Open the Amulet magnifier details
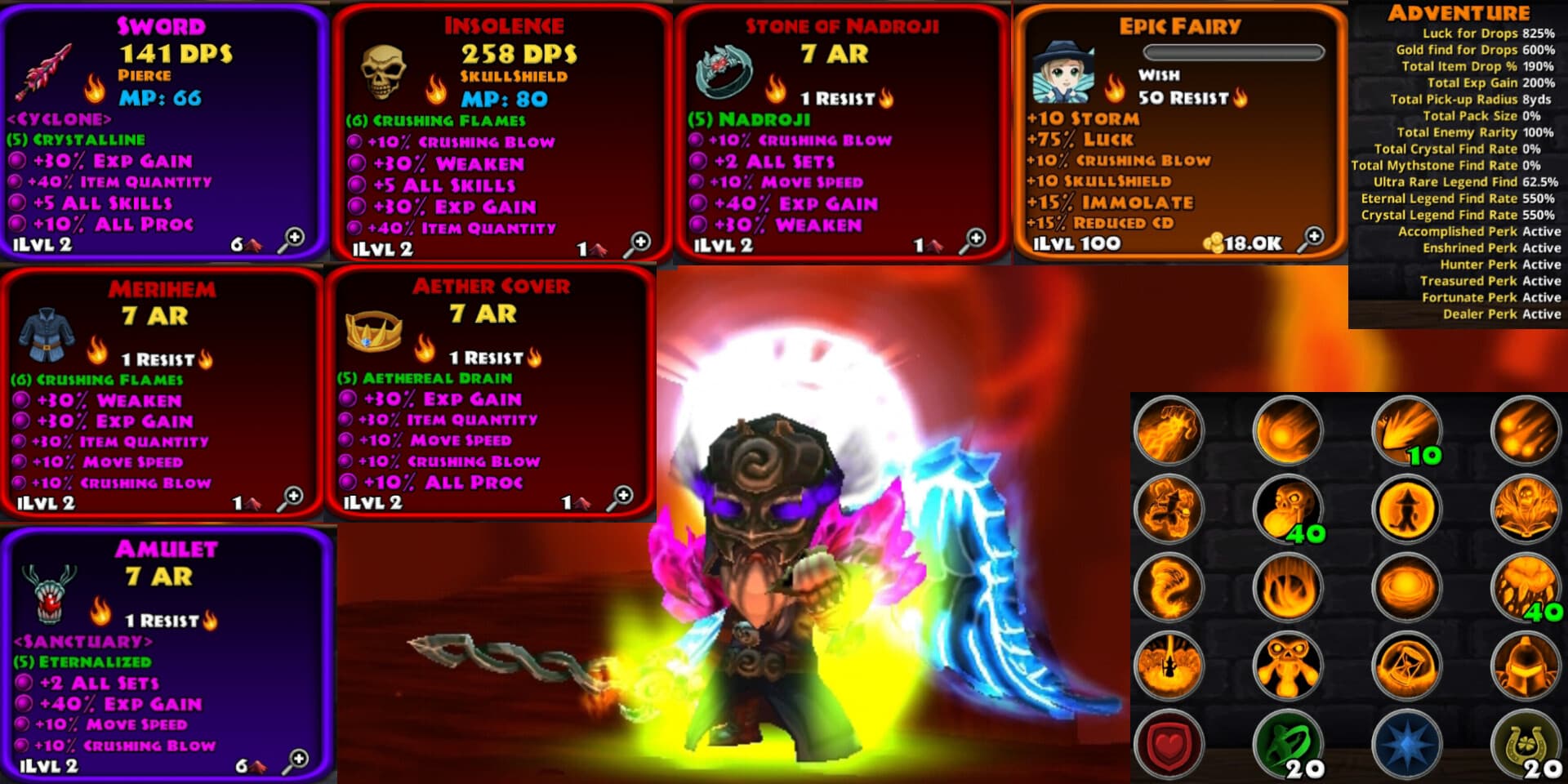Viewport: 1568px width, 784px height. 296,760
